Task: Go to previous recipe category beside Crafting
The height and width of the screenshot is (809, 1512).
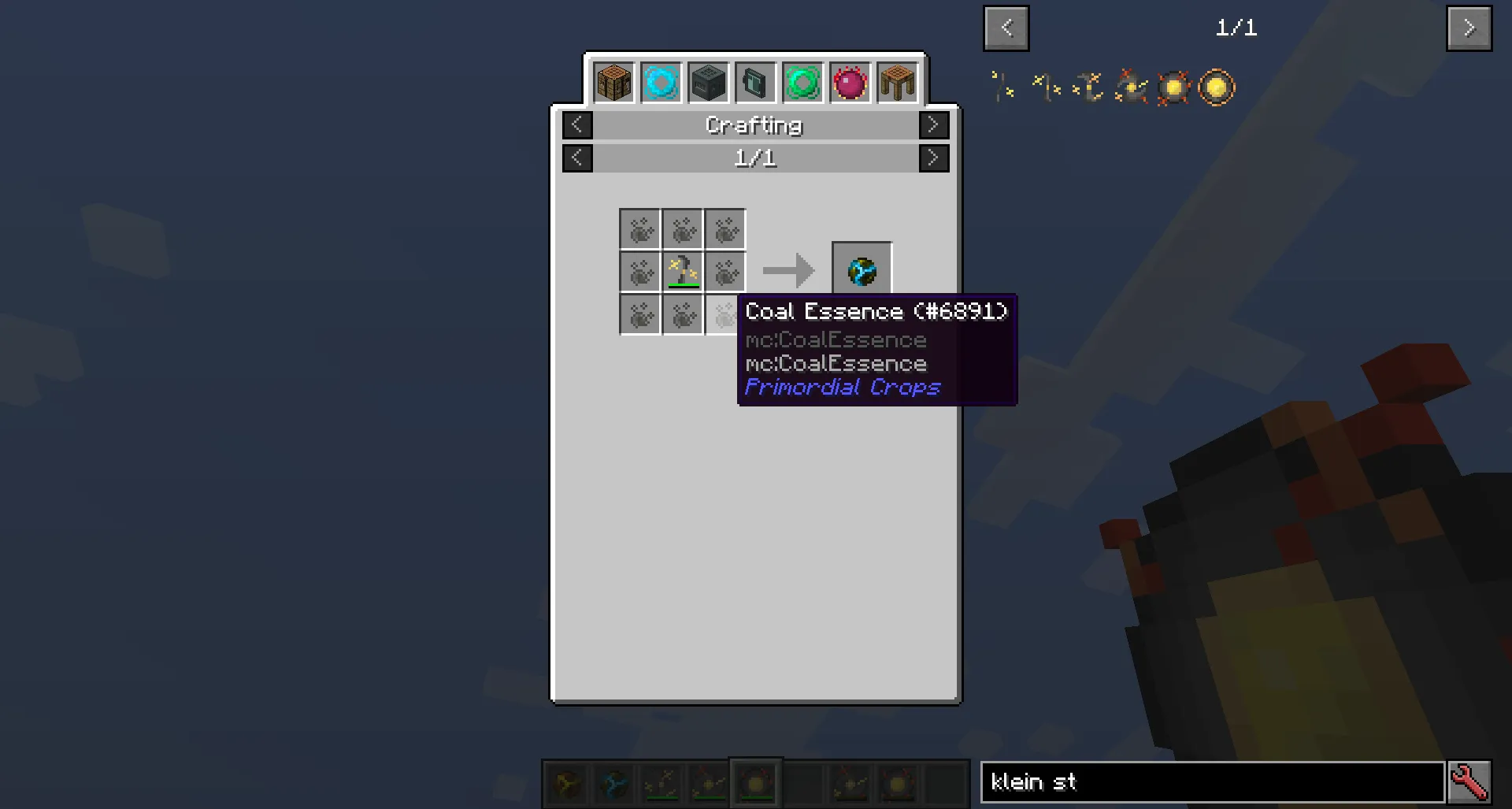Action: pyautogui.click(x=577, y=125)
